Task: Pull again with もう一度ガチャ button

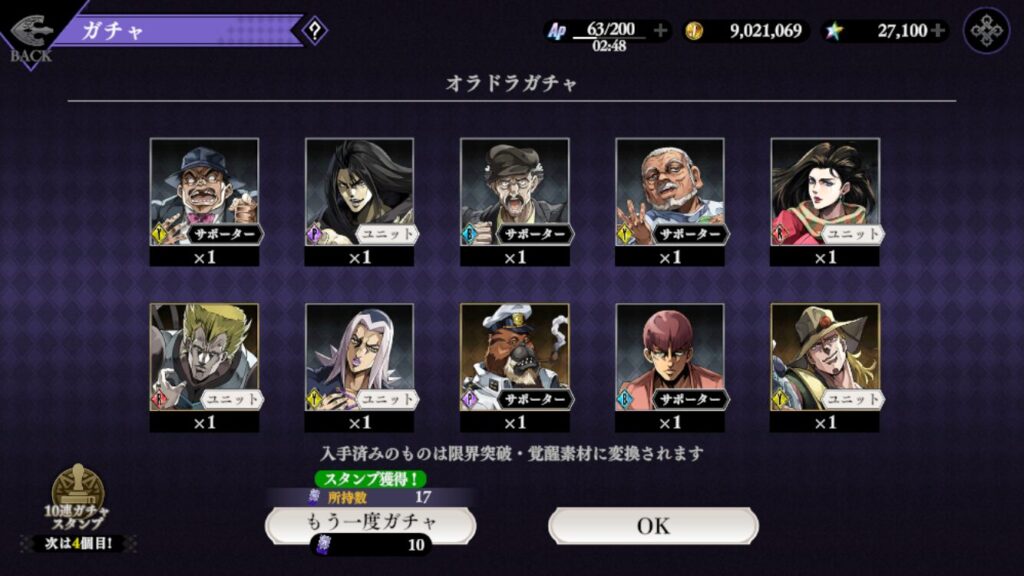Action: click(370, 524)
